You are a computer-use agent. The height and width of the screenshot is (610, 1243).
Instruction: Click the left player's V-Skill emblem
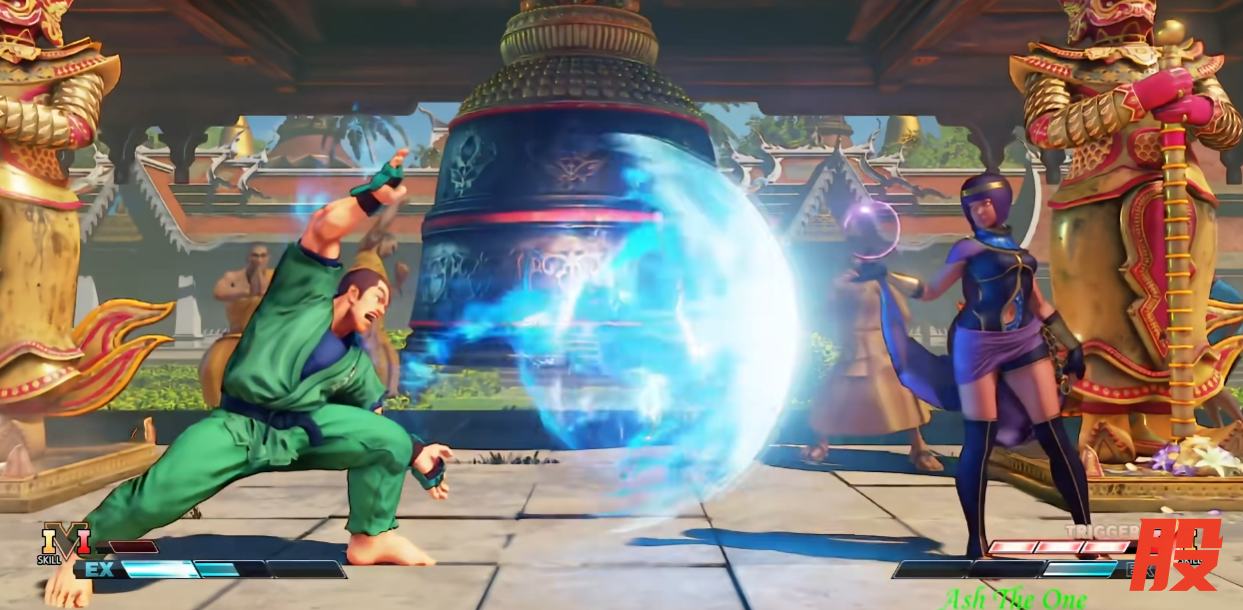tap(64, 543)
